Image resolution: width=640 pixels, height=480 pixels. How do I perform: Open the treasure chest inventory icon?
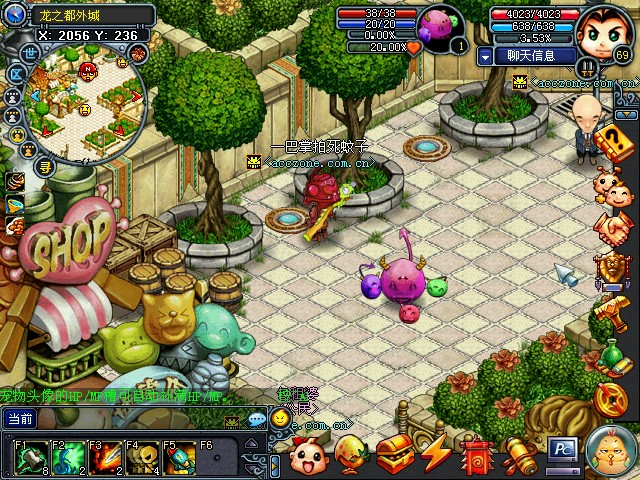(394, 455)
